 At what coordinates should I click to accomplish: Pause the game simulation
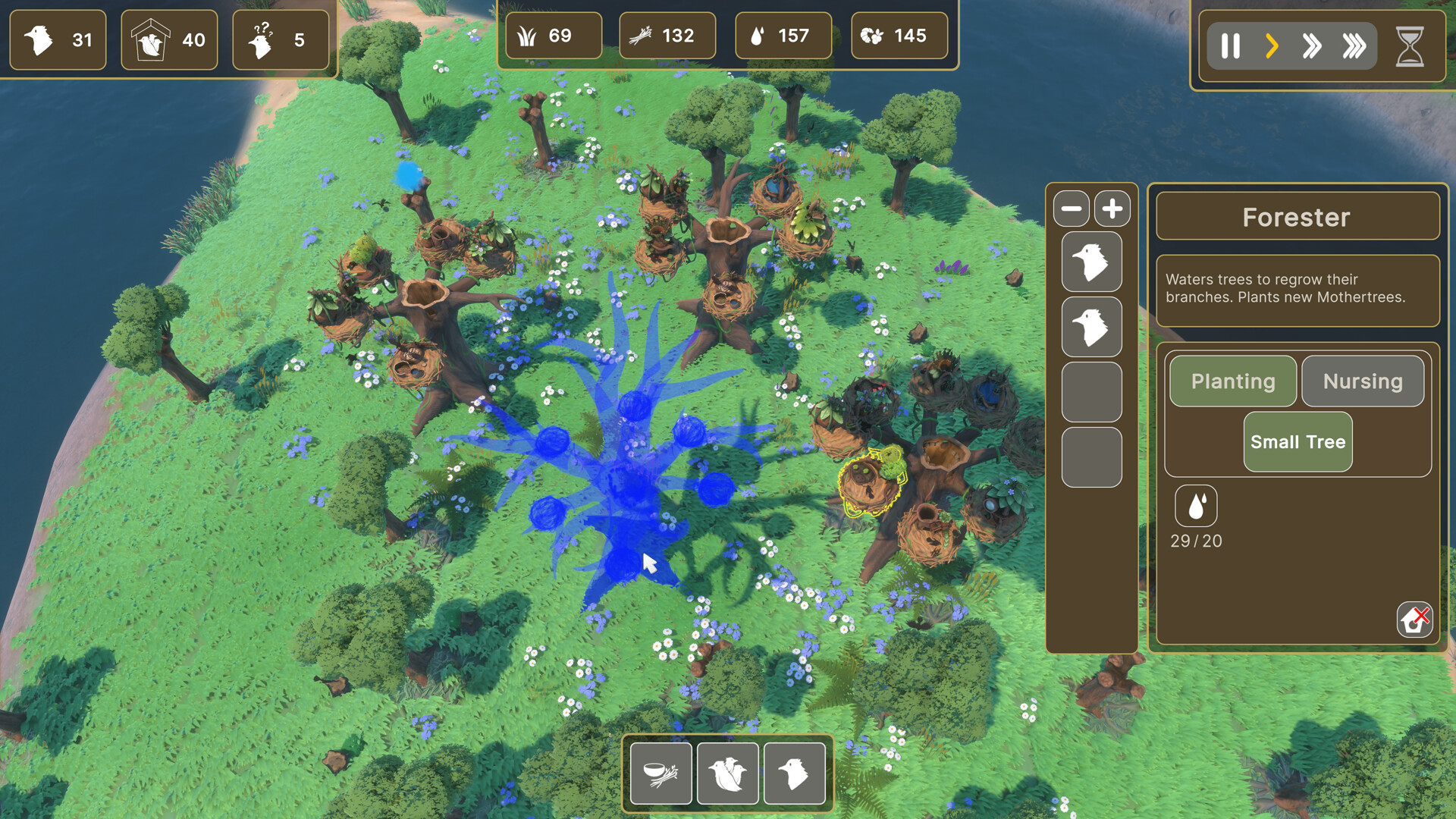[x=1230, y=45]
